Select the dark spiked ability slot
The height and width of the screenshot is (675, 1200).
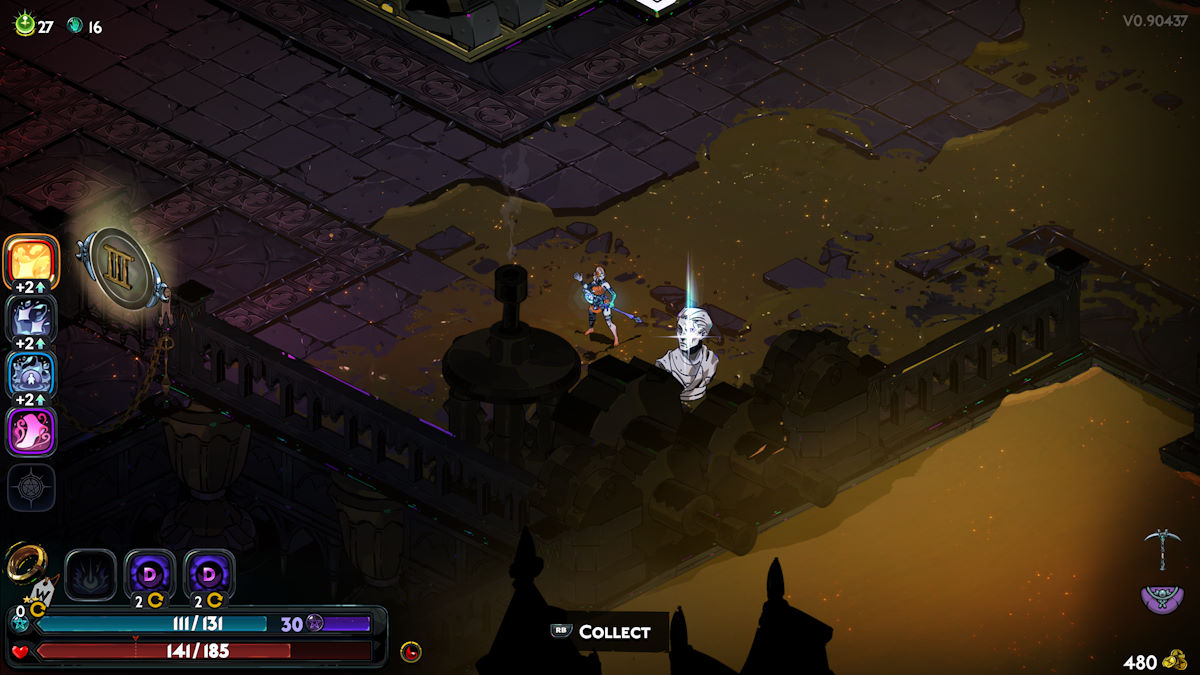pyautogui.click(x=91, y=575)
